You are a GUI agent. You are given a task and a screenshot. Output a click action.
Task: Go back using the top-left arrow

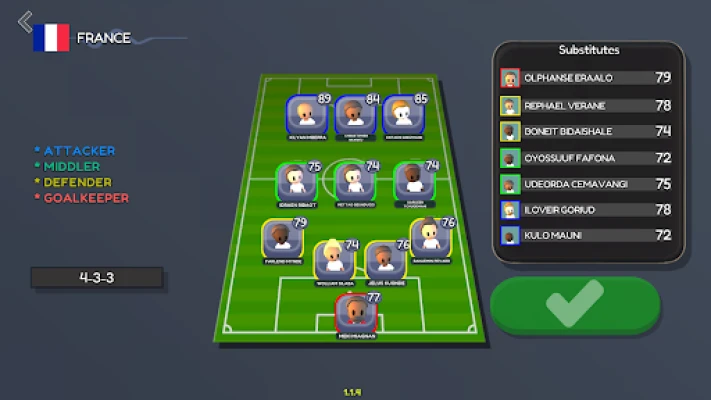[25, 21]
